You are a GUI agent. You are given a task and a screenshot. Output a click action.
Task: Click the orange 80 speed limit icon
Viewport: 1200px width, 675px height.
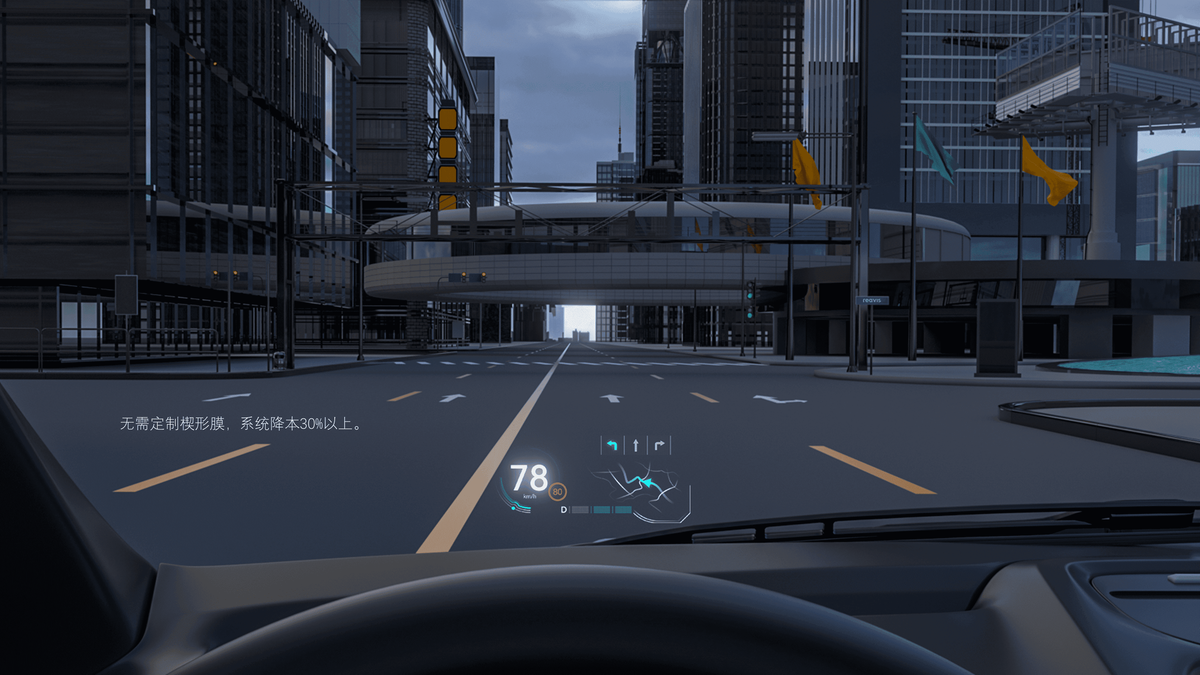pos(558,491)
